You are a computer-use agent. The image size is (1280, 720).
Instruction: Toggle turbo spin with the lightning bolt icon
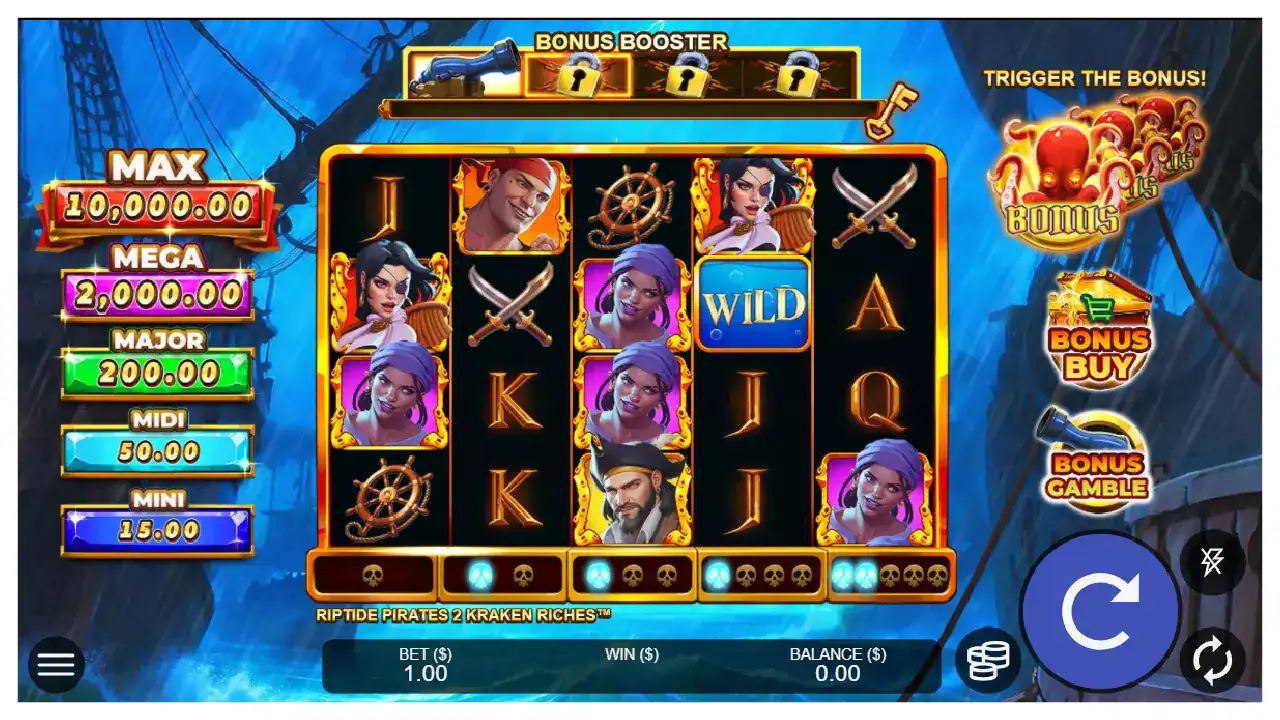click(1212, 562)
